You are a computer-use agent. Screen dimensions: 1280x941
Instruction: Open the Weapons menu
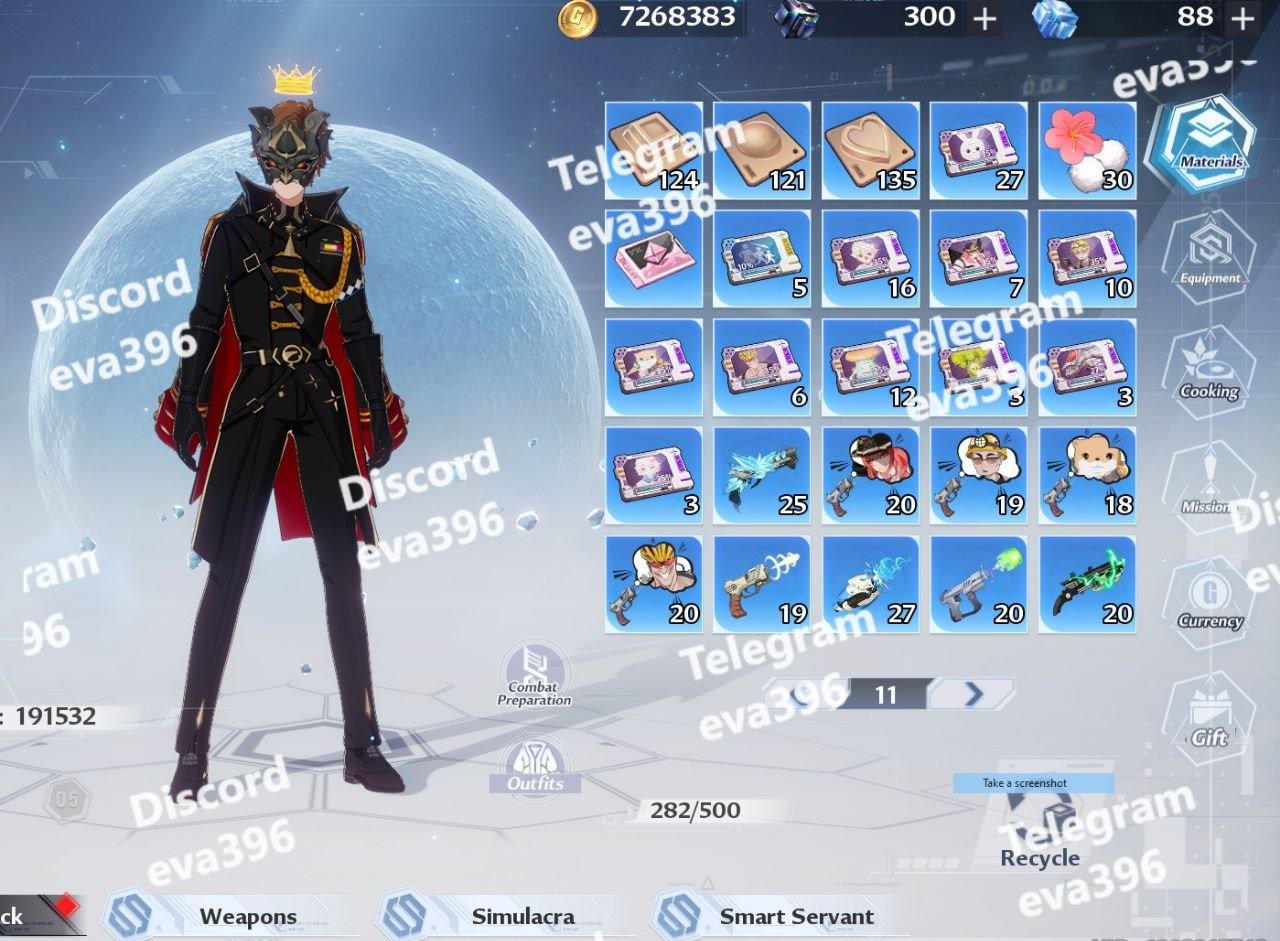point(247,916)
